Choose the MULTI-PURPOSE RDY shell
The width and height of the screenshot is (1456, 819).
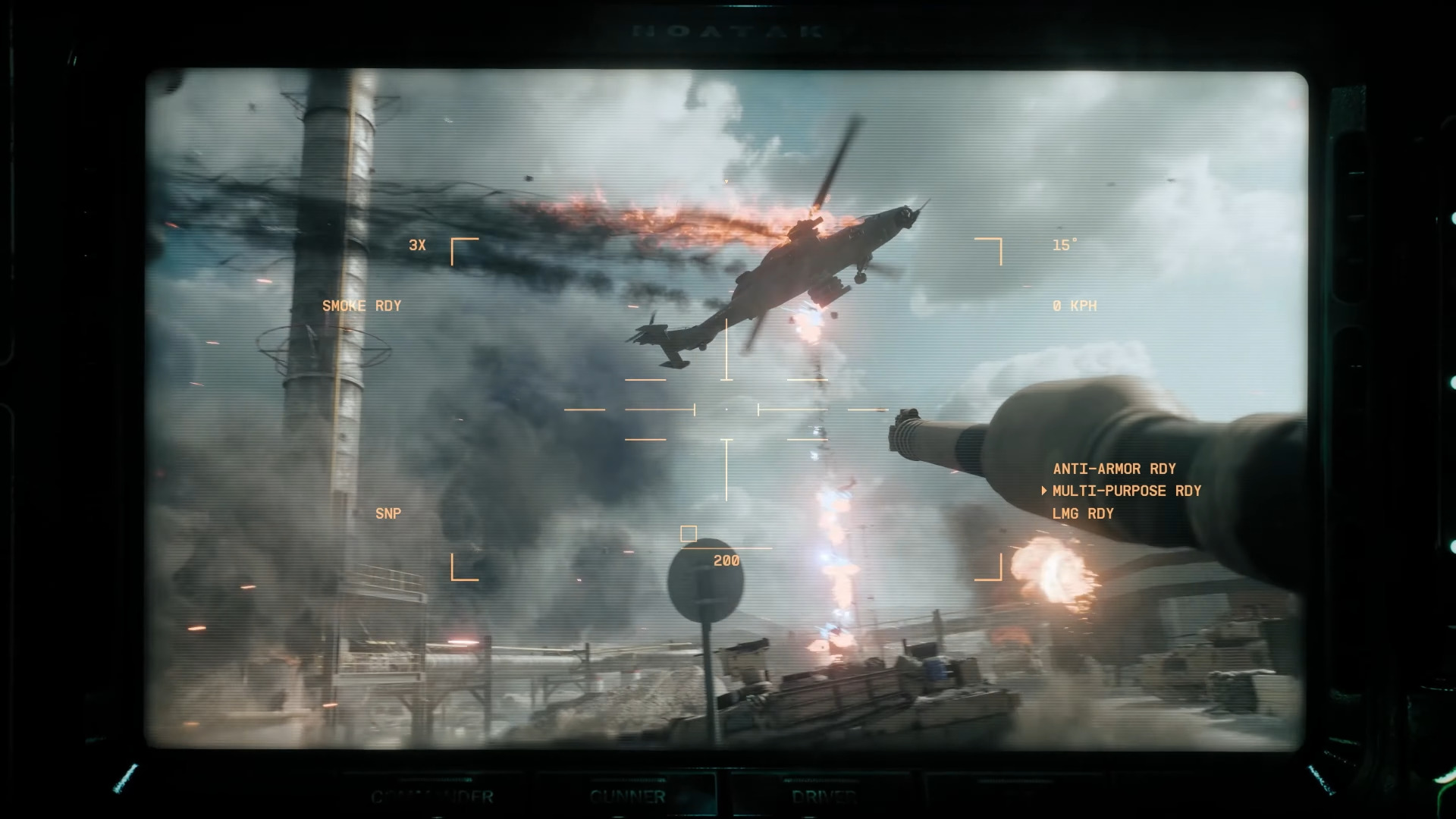coord(1126,491)
